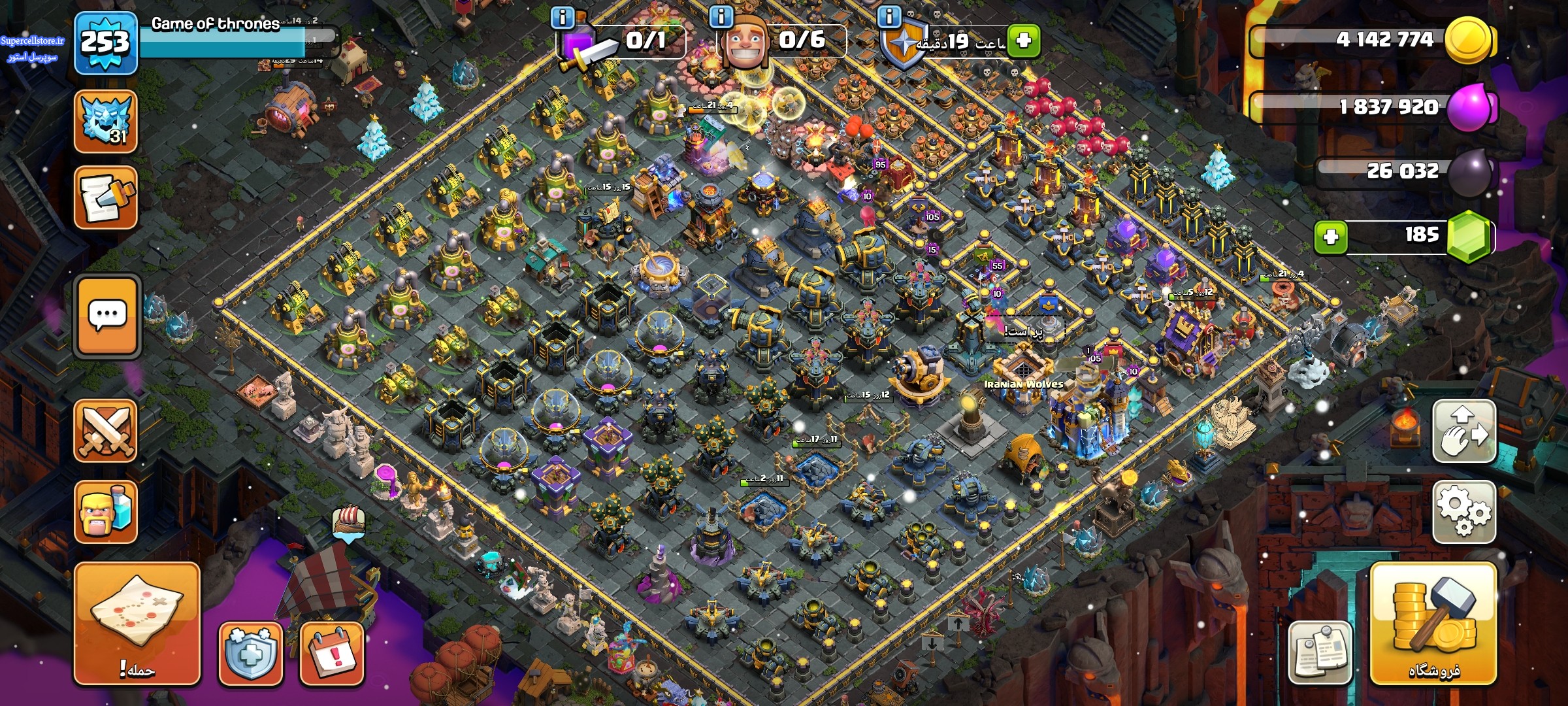The width and height of the screenshot is (1568, 706).
Task: Open the chat speech bubble
Action: click(x=108, y=316)
